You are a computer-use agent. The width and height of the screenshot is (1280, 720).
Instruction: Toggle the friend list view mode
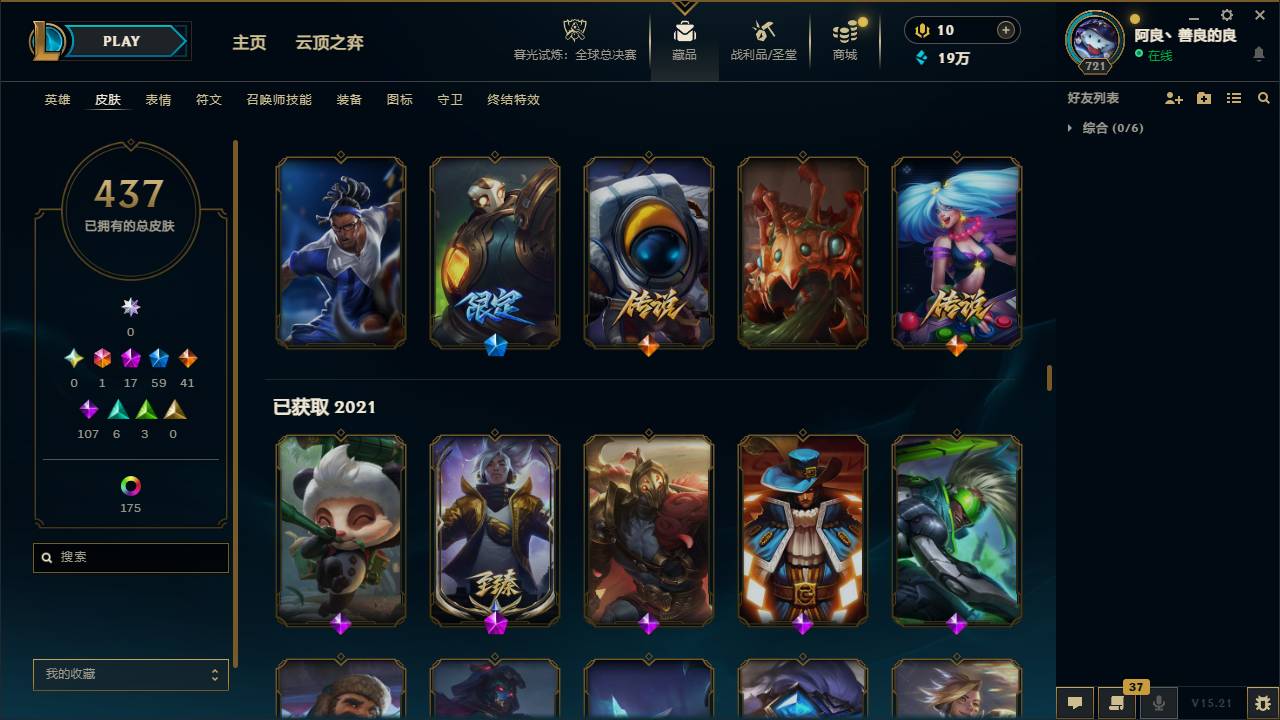(1234, 97)
